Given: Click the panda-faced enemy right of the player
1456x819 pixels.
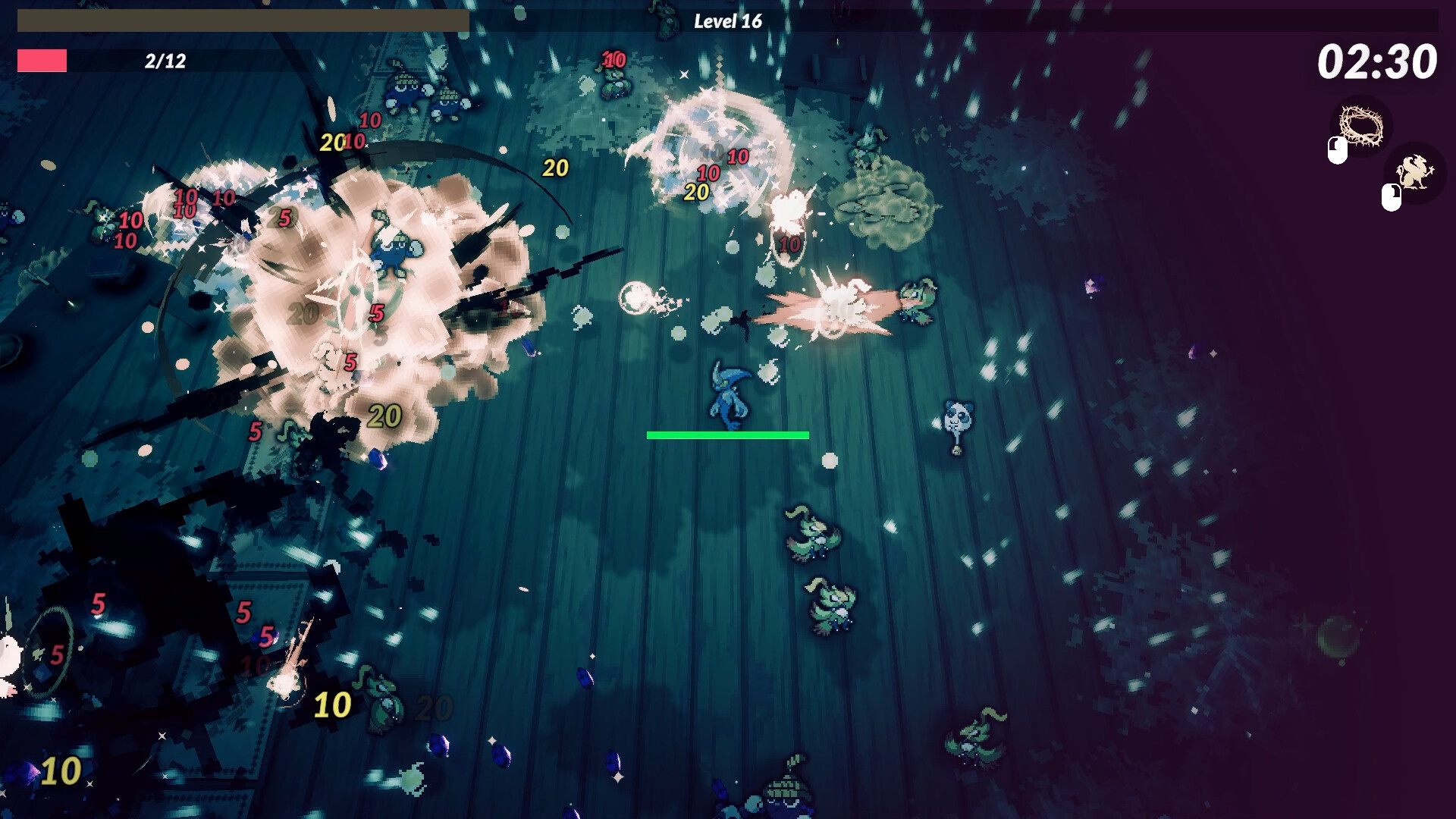Looking at the screenshot, I should [x=956, y=416].
